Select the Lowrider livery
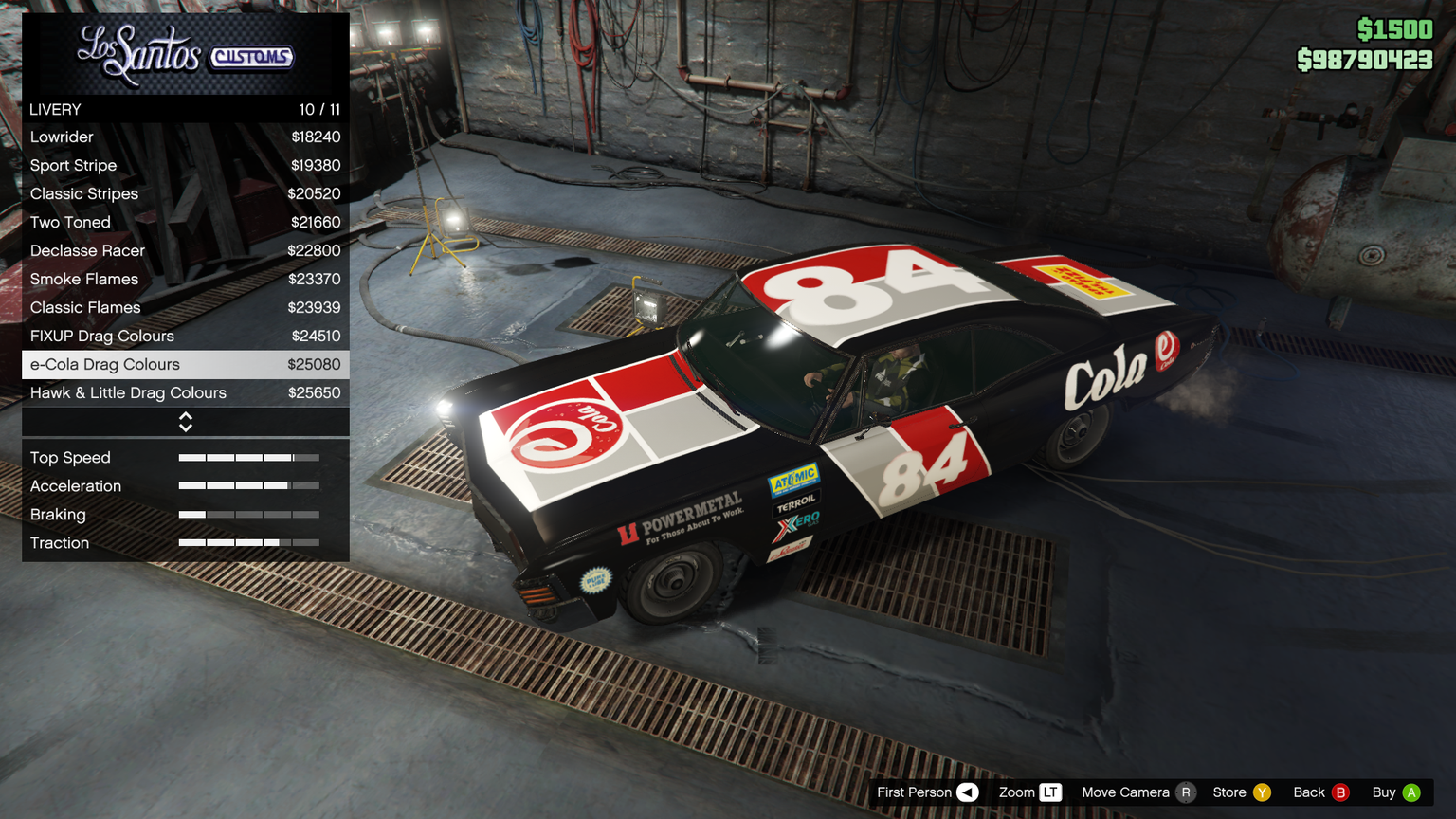This screenshot has height=819, width=1456. [x=185, y=137]
